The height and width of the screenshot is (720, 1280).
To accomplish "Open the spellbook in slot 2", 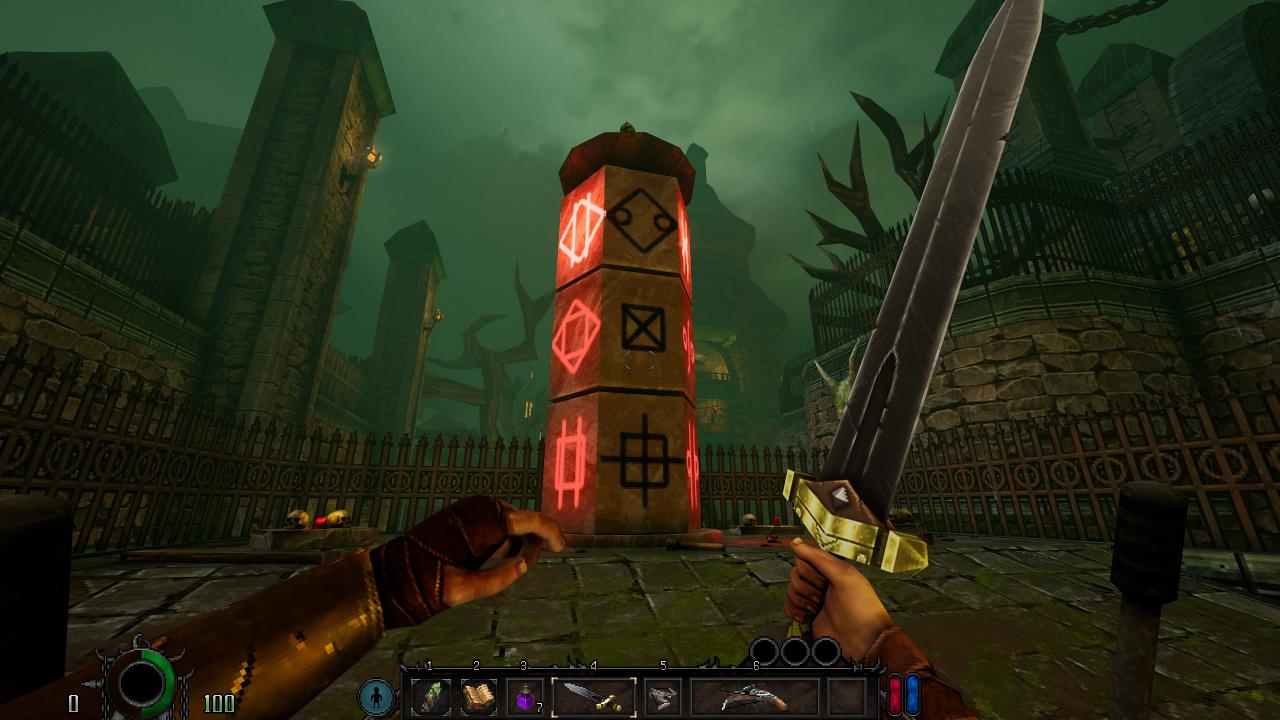I will [x=478, y=696].
